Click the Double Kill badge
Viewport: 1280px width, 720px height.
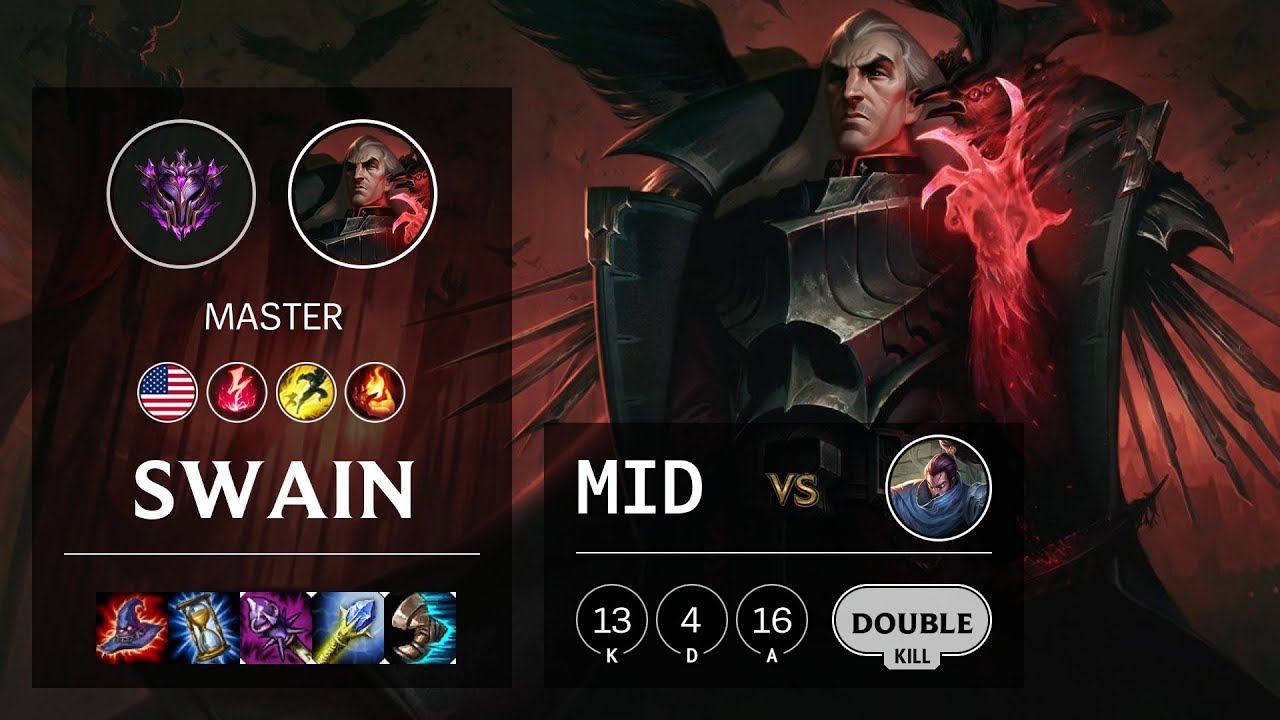click(x=911, y=627)
